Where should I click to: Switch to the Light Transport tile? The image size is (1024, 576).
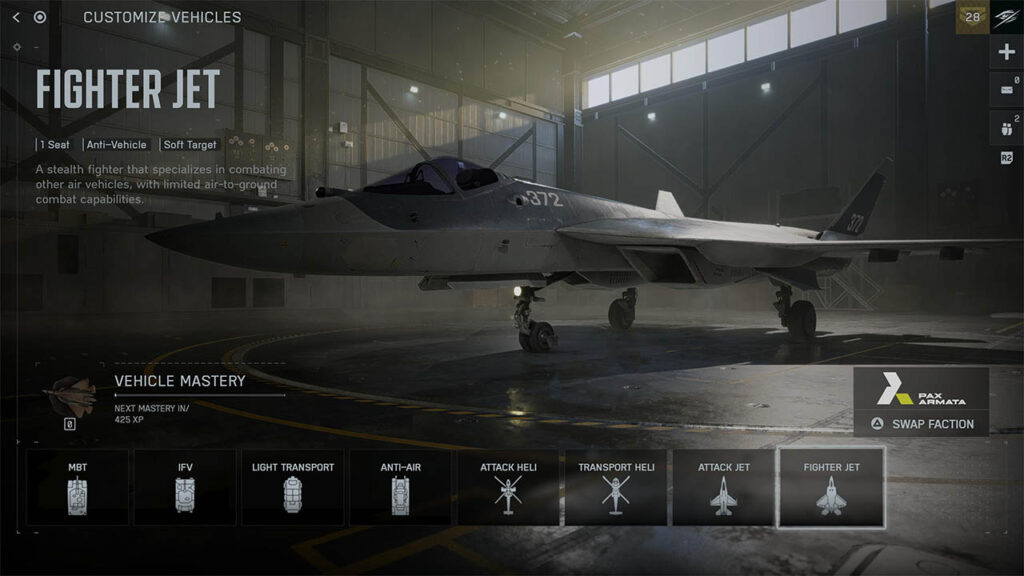tap(293, 487)
